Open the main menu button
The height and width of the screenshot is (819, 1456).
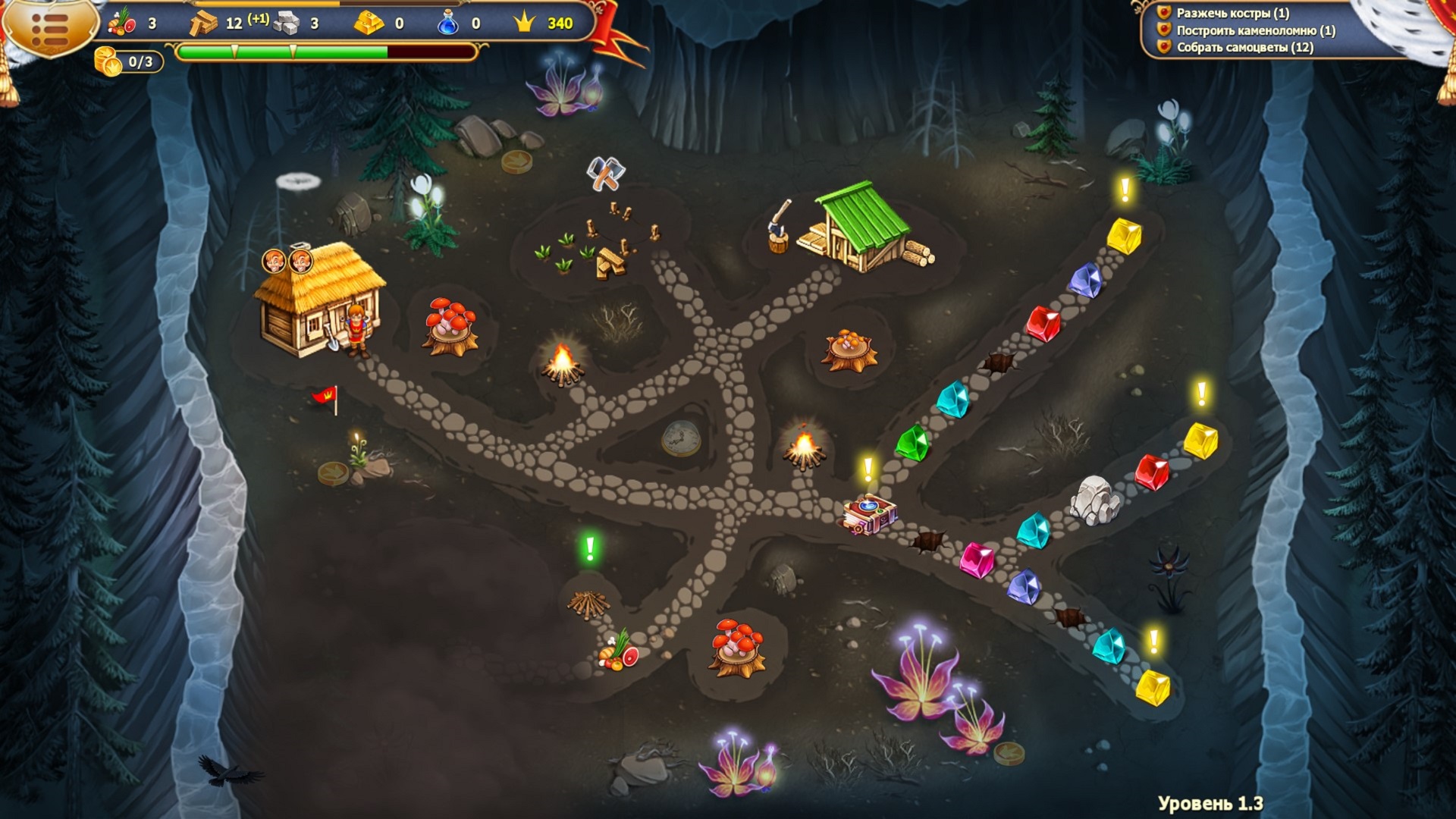point(50,28)
